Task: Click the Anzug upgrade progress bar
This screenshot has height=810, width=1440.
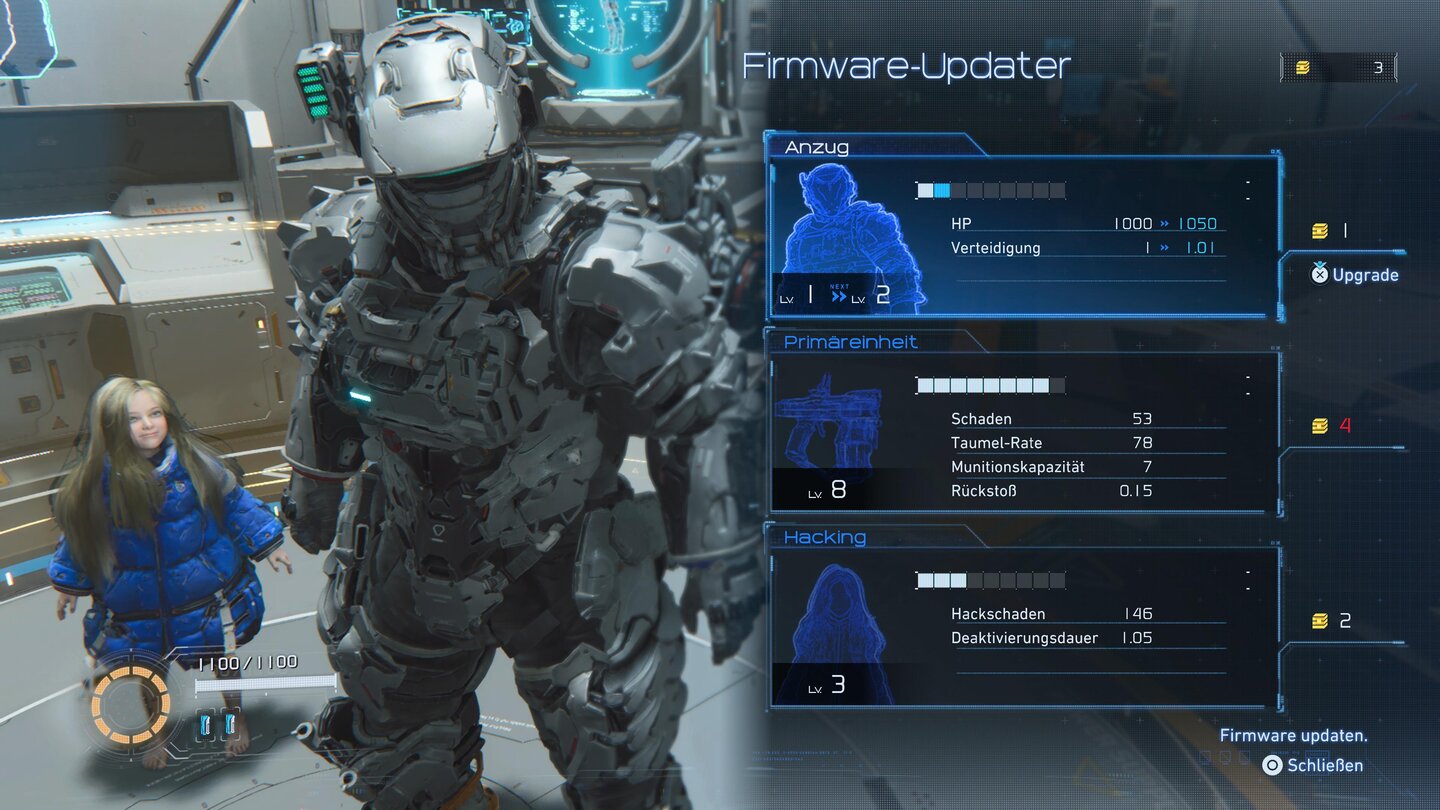Action: pos(990,189)
